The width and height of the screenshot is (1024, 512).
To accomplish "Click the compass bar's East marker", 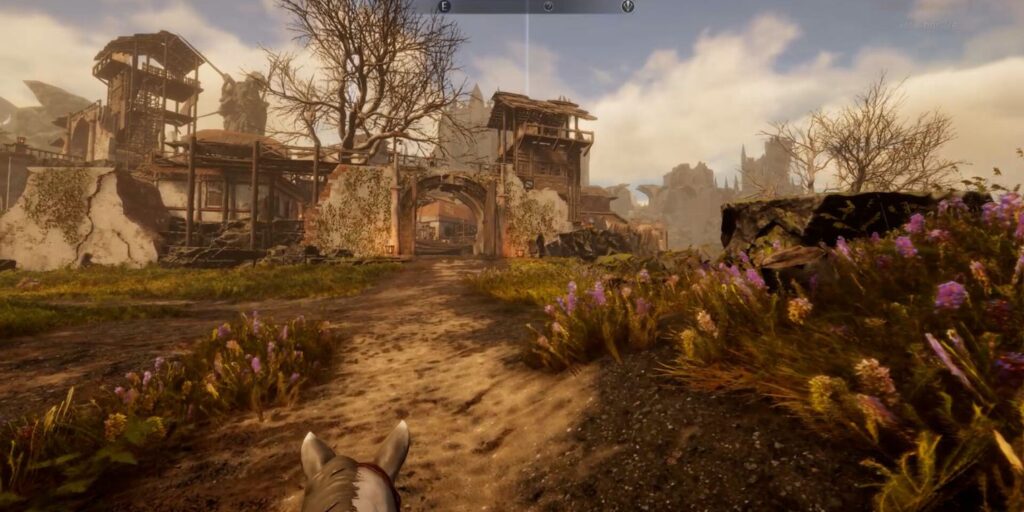I will pyautogui.click(x=444, y=6).
